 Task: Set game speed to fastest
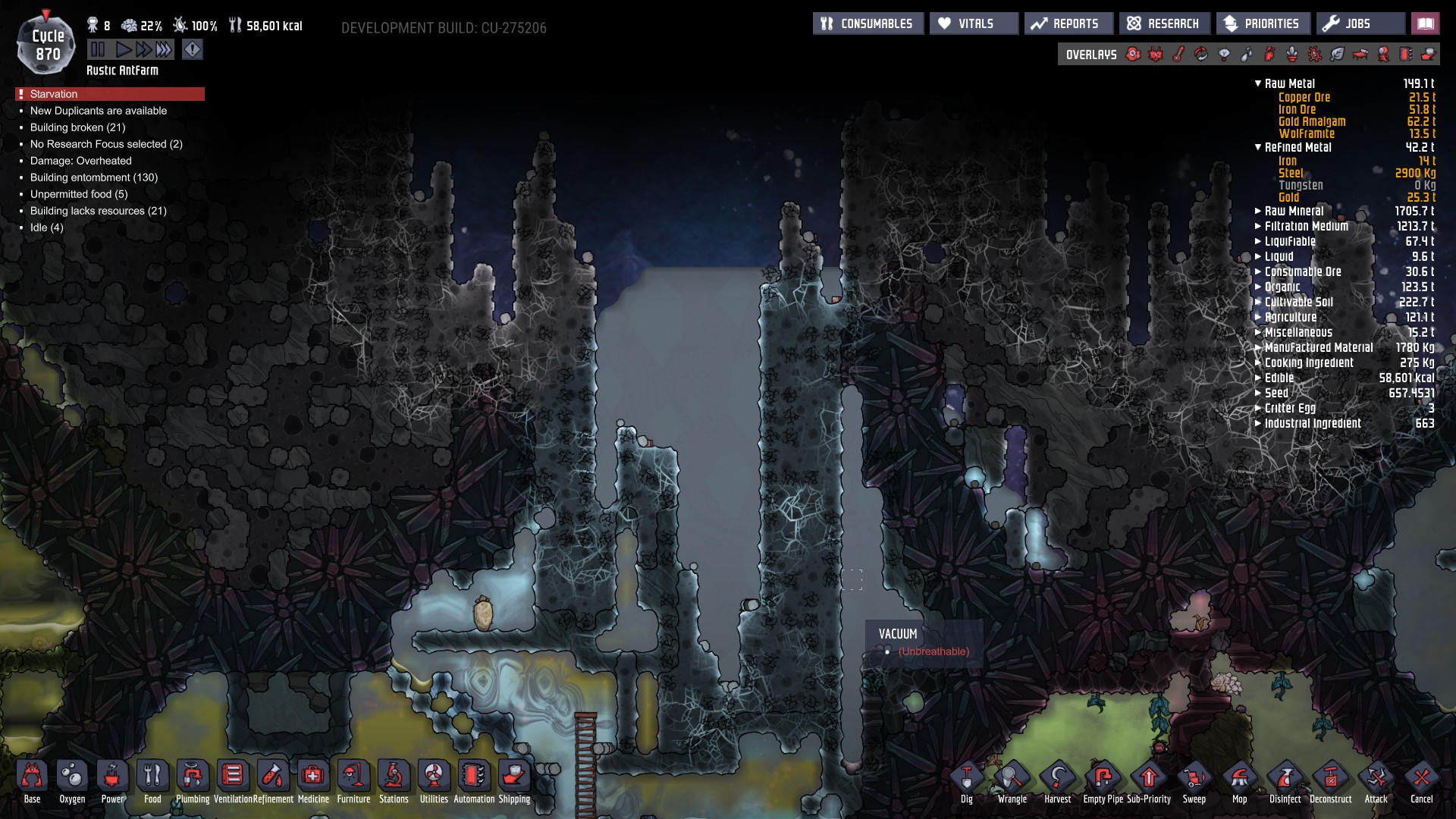coord(164,50)
